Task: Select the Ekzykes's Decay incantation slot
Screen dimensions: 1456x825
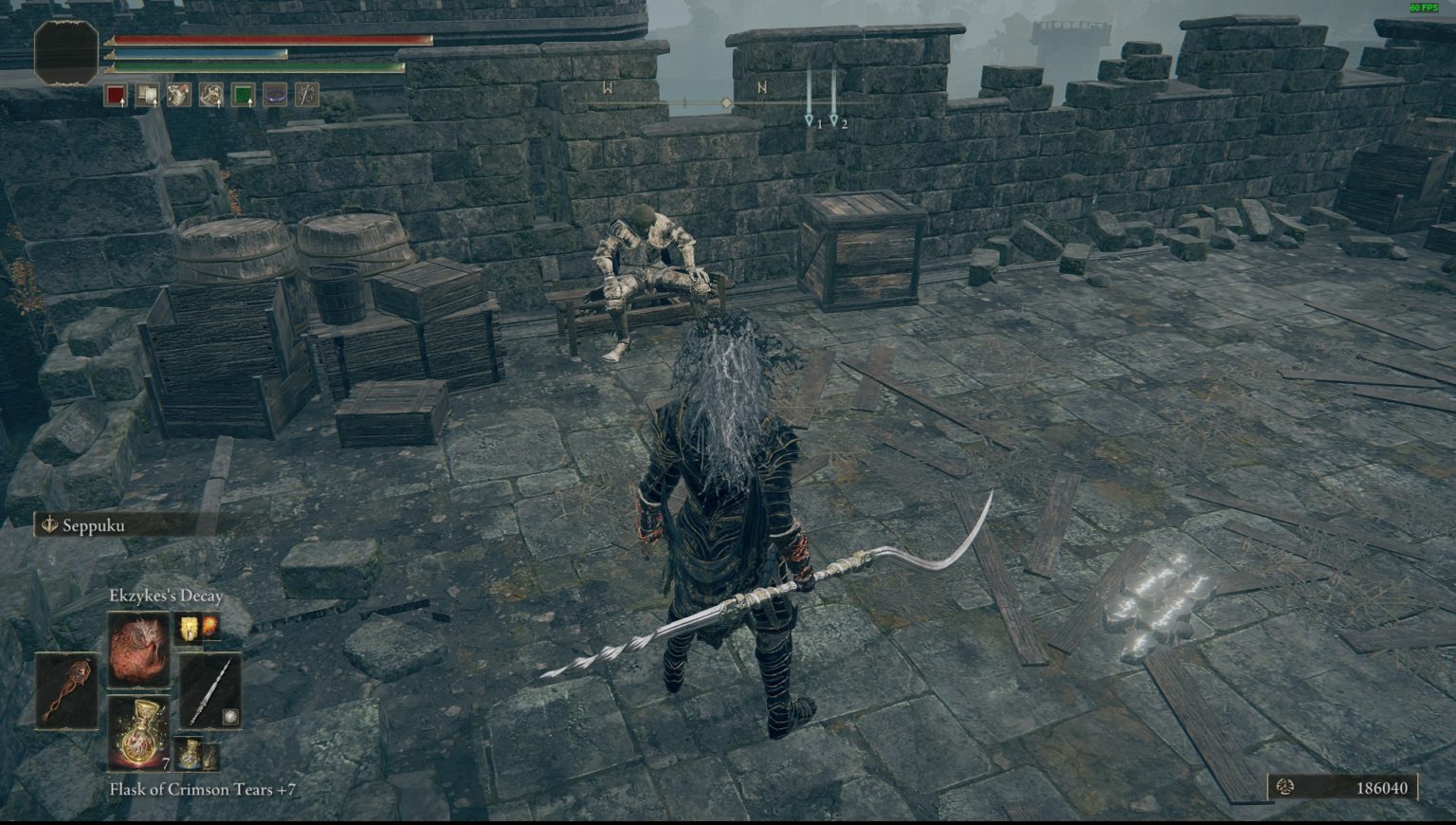Action: point(138,650)
